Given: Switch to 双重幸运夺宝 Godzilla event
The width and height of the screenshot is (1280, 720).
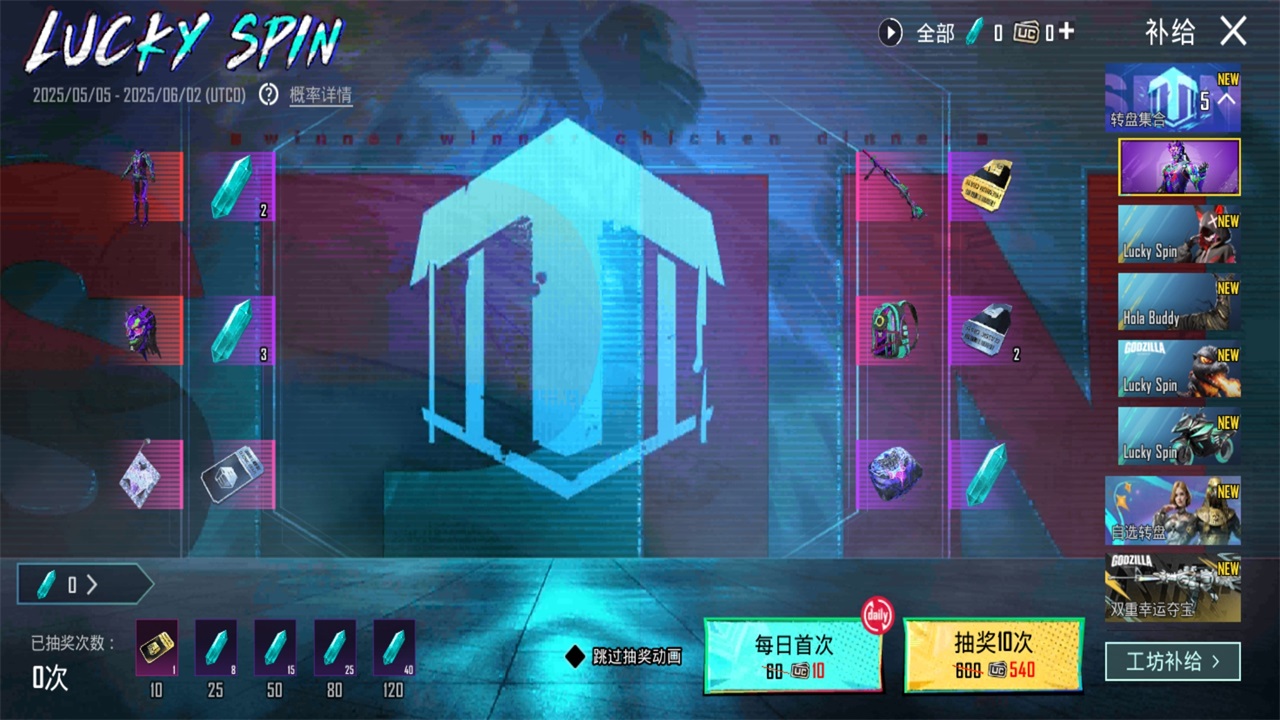Looking at the screenshot, I should point(1172,588).
